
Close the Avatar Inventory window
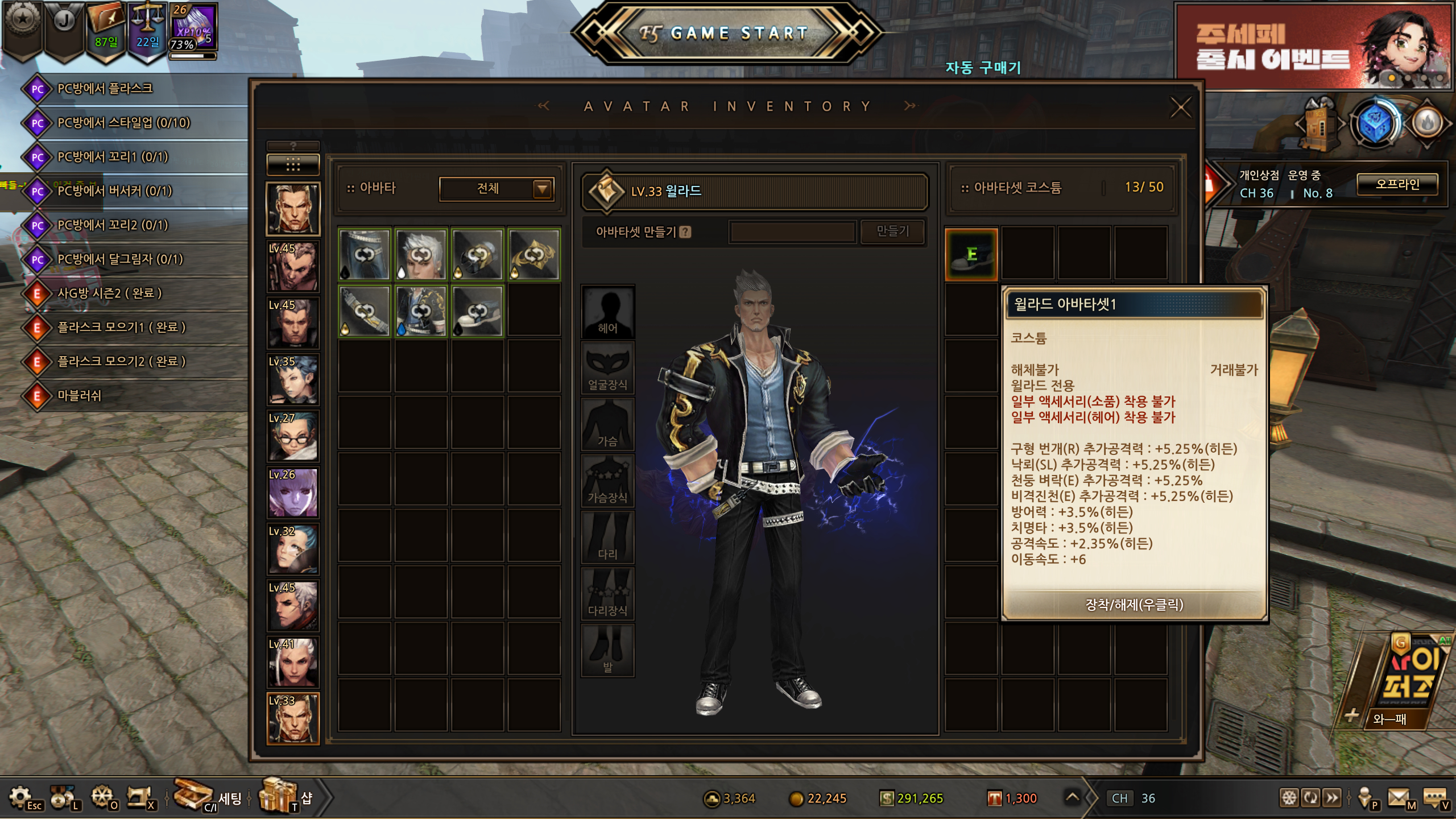click(1181, 107)
